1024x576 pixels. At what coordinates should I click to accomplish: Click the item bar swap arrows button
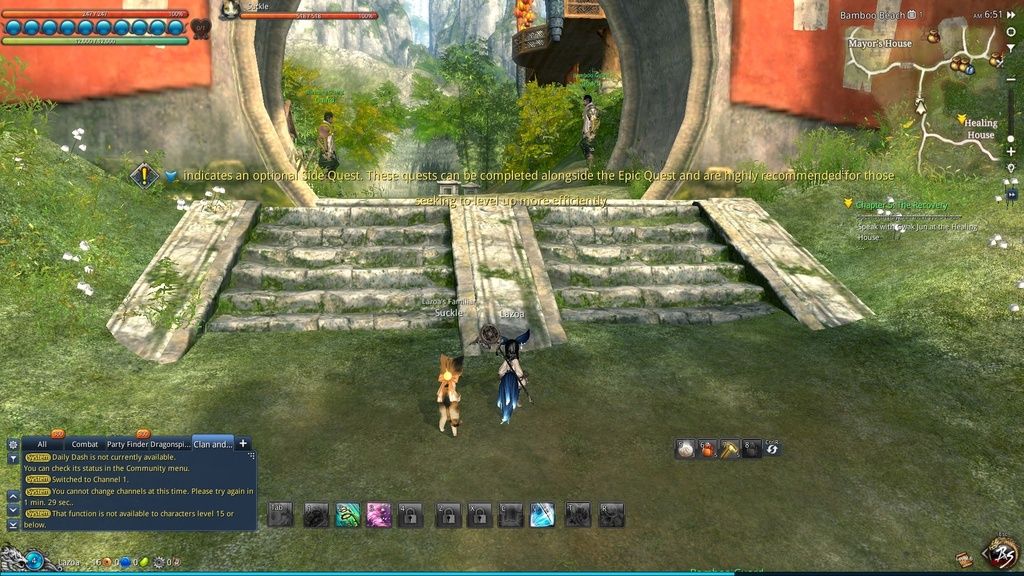(x=772, y=449)
